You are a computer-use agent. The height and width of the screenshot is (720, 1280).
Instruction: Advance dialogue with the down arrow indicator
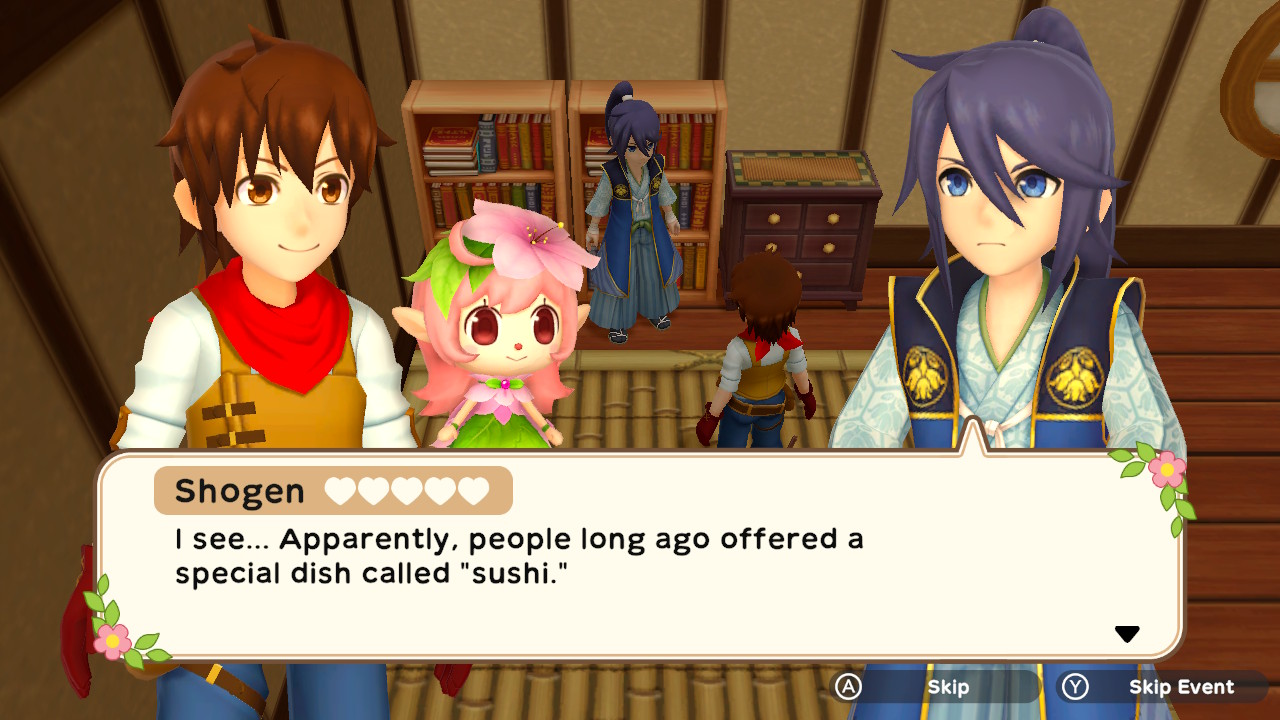(x=1128, y=632)
